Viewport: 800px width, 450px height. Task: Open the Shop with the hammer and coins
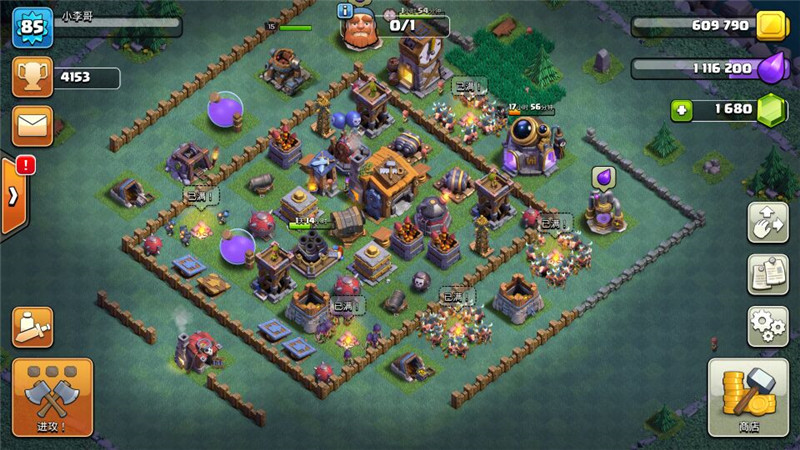click(749, 397)
